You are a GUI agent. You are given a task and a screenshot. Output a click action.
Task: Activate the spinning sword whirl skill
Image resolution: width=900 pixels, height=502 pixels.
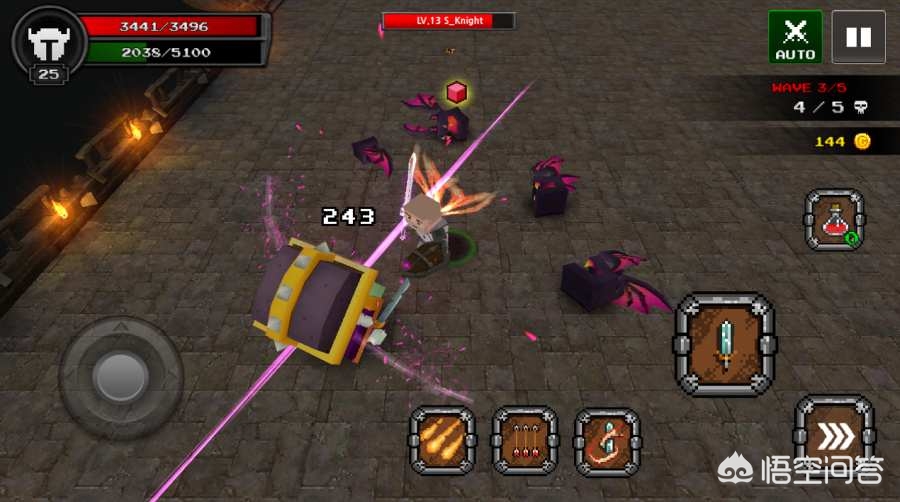click(x=607, y=441)
